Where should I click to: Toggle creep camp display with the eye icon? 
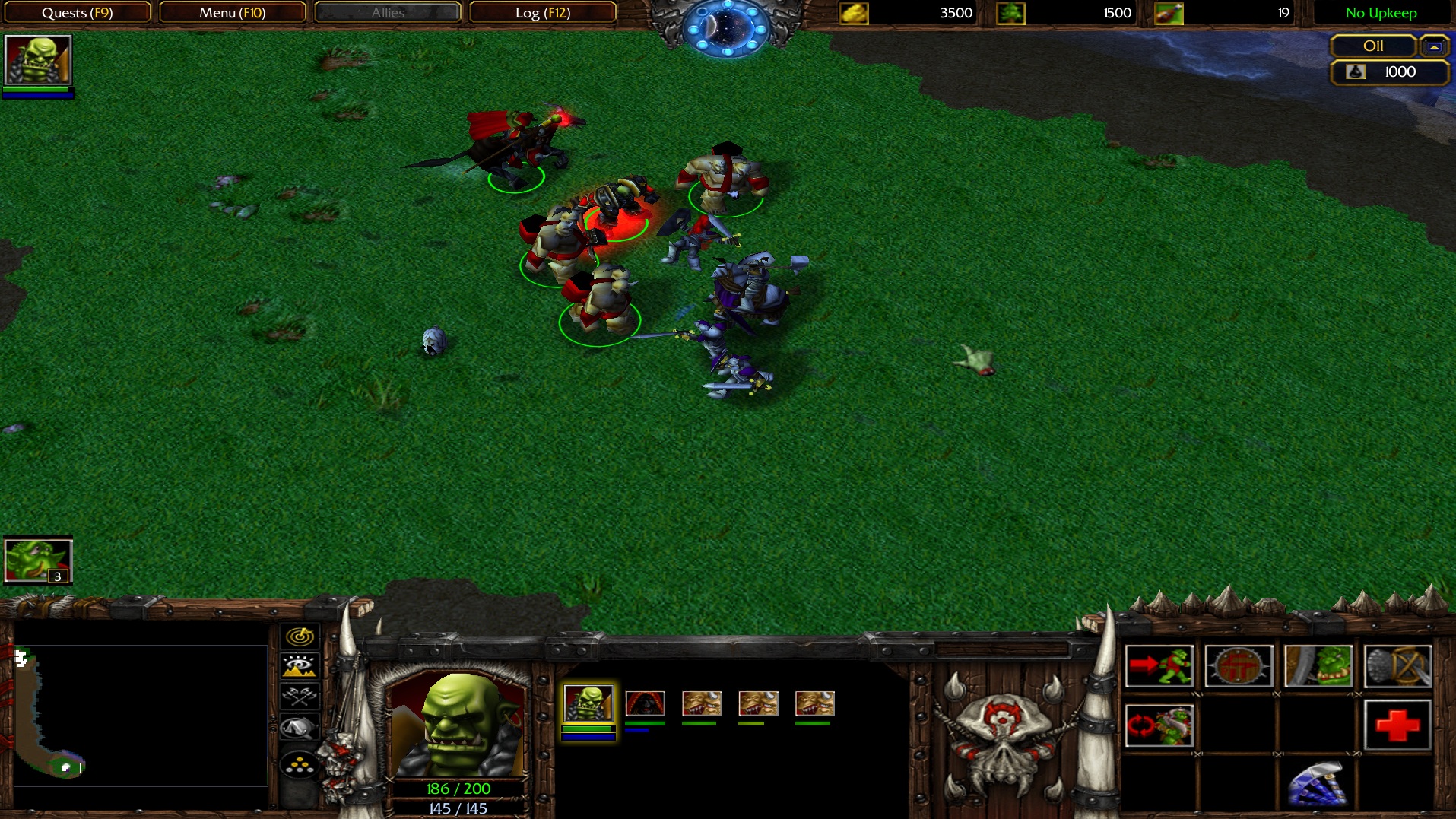point(299,665)
